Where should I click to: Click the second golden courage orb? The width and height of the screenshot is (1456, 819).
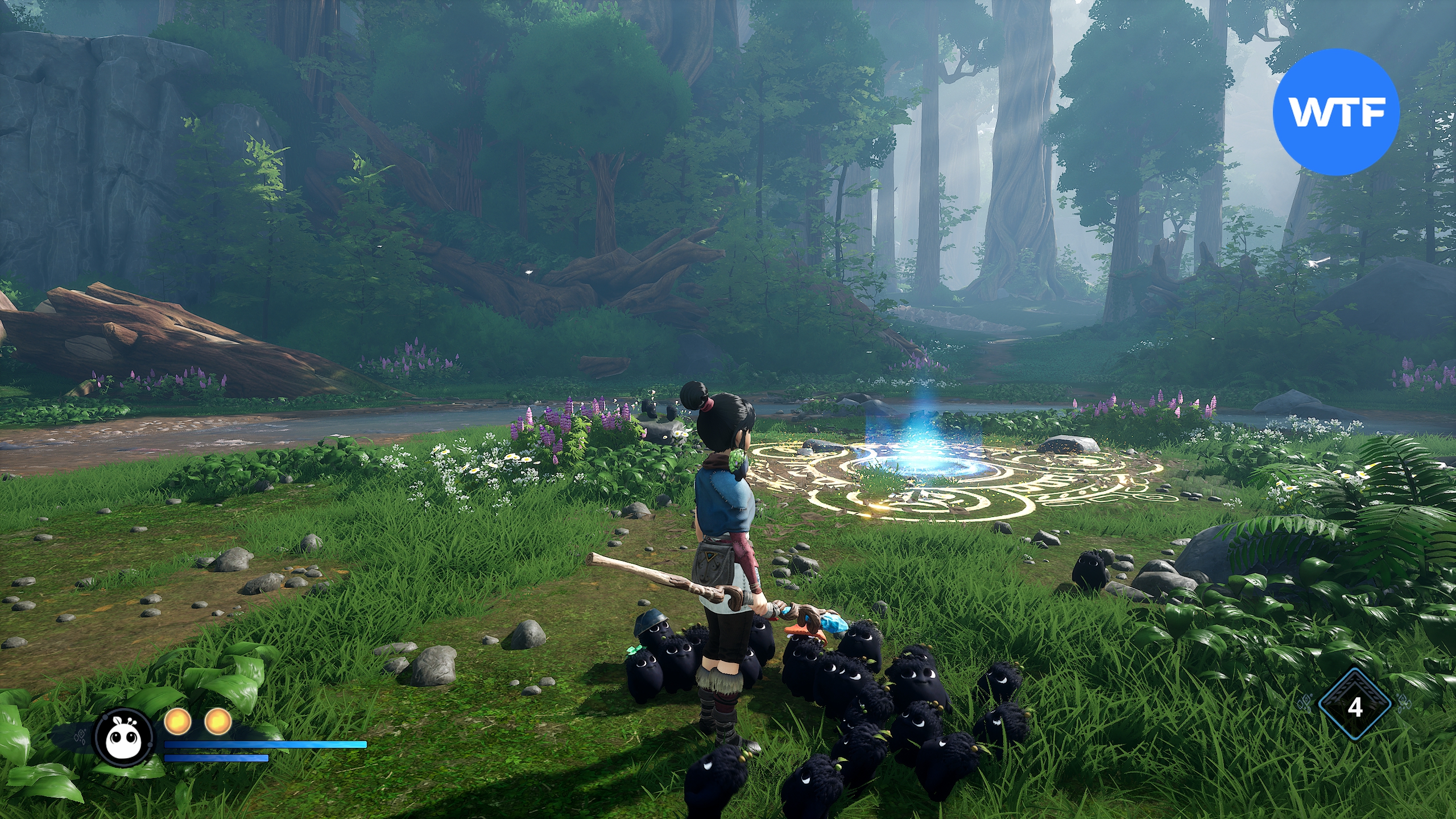[x=218, y=722]
